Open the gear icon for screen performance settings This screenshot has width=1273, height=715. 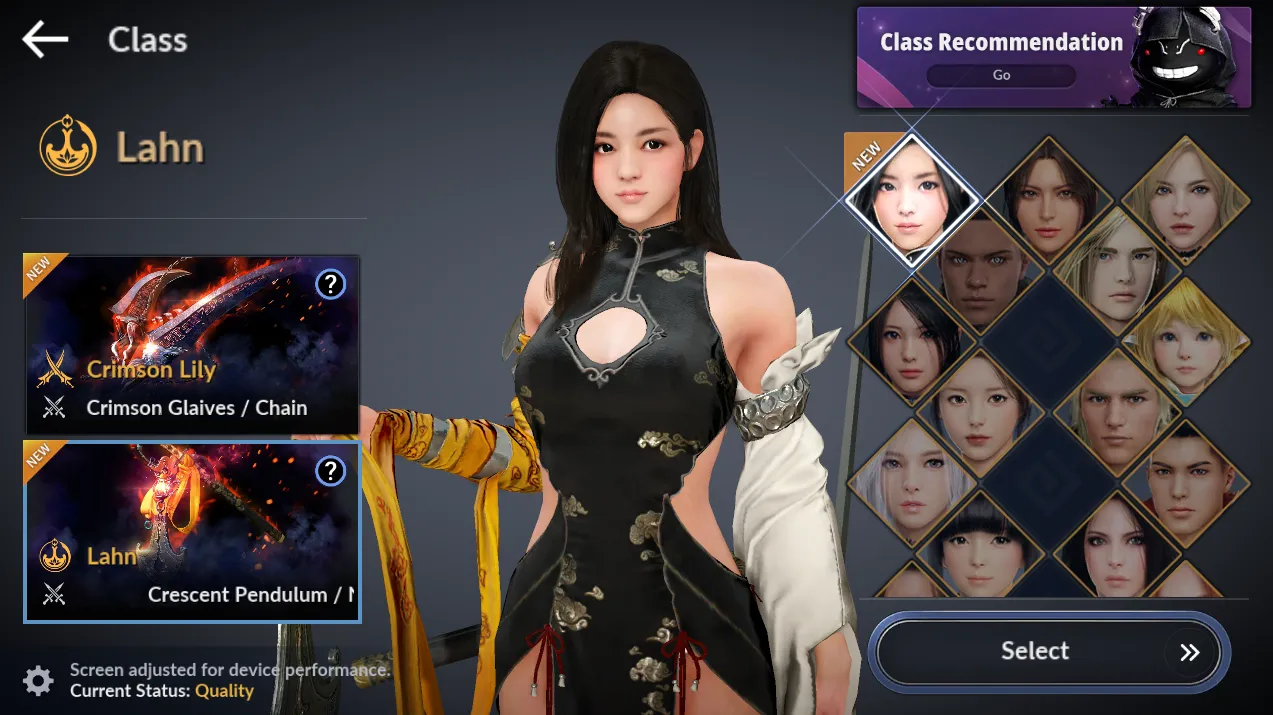[x=38, y=681]
